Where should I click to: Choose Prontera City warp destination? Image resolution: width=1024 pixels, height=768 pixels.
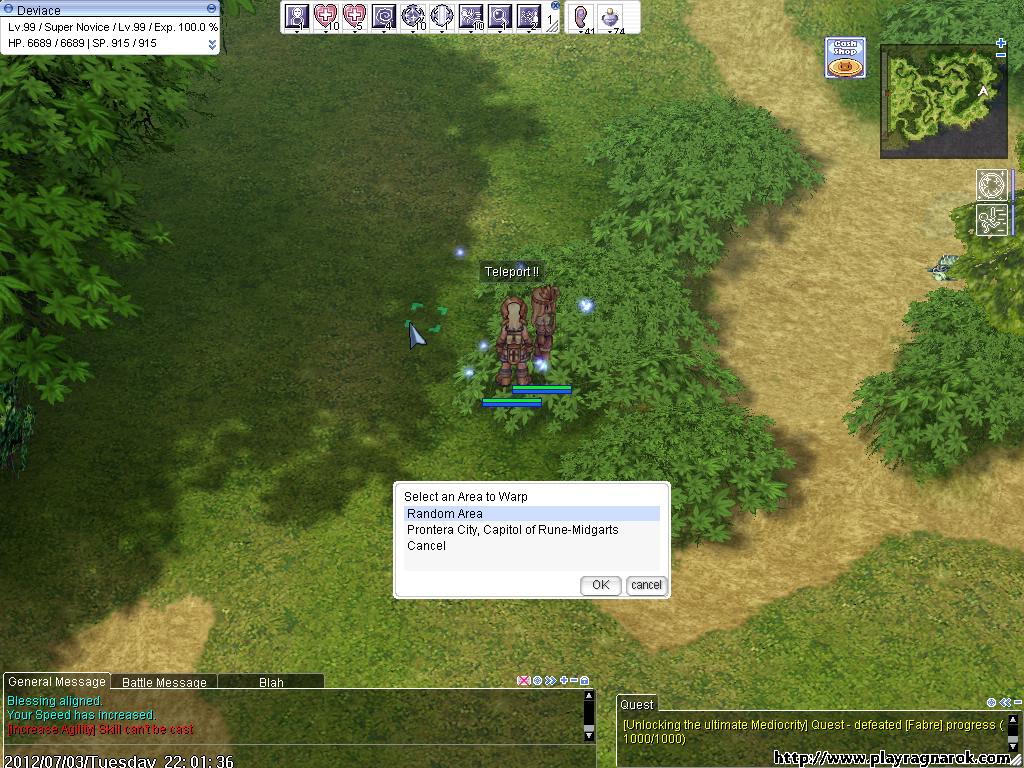512,530
